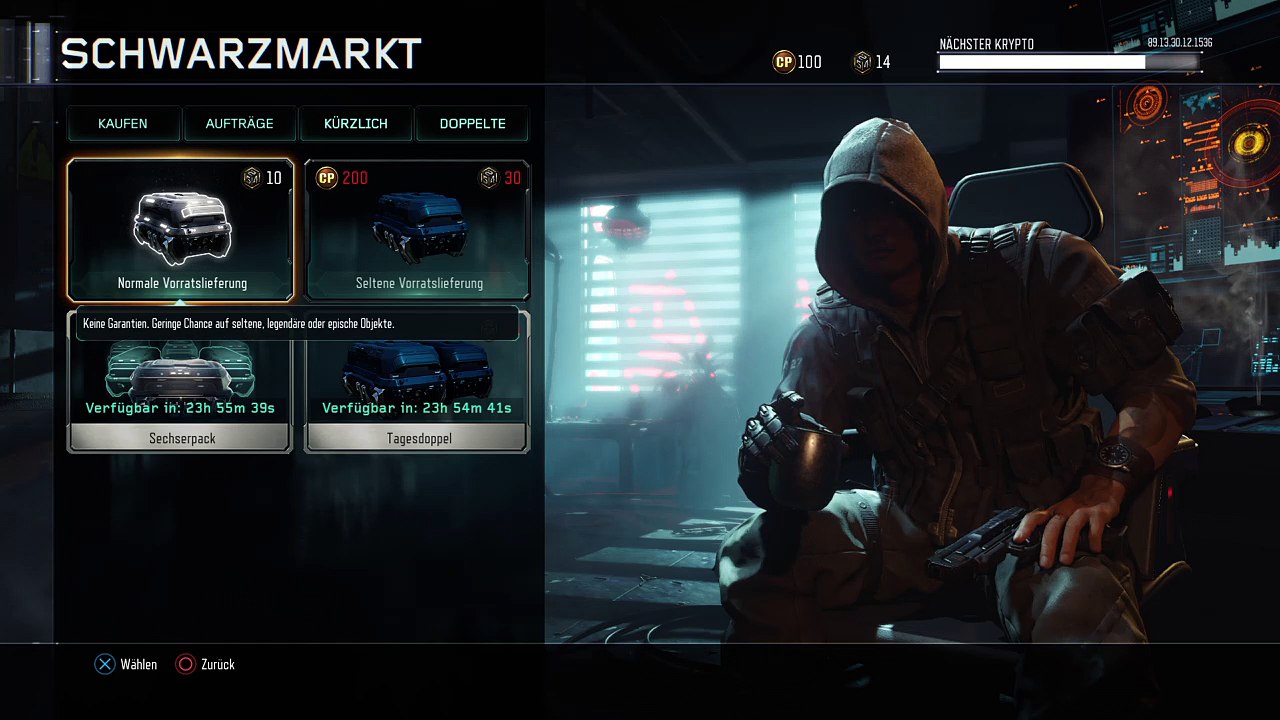
Task: Select the Seltene Vorratslieferung crate
Action: [x=418, y=230]
